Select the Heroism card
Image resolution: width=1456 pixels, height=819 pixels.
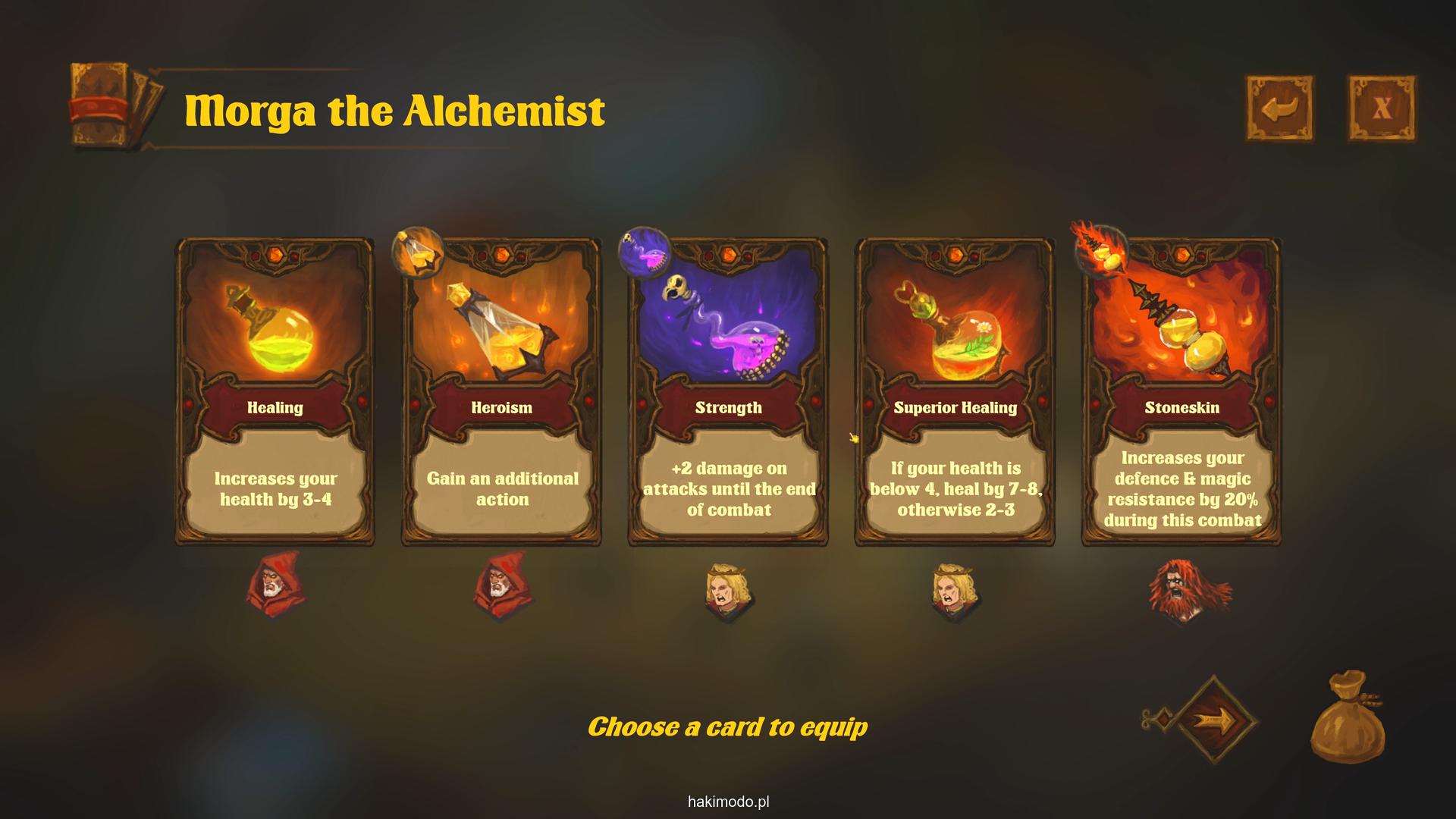[x=501, y=392]
